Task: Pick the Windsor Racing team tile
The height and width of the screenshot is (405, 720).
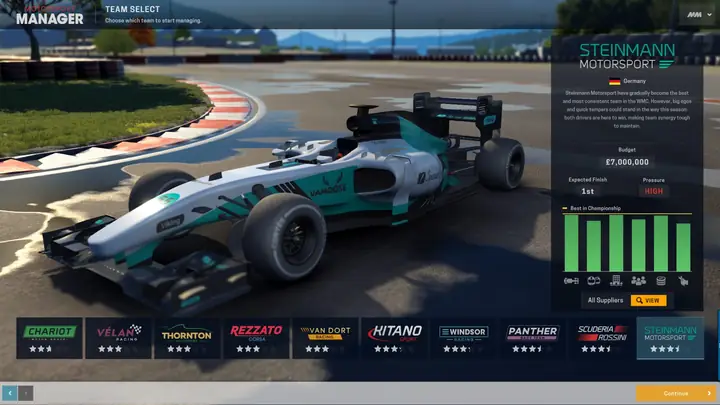Action: (463, 338)
